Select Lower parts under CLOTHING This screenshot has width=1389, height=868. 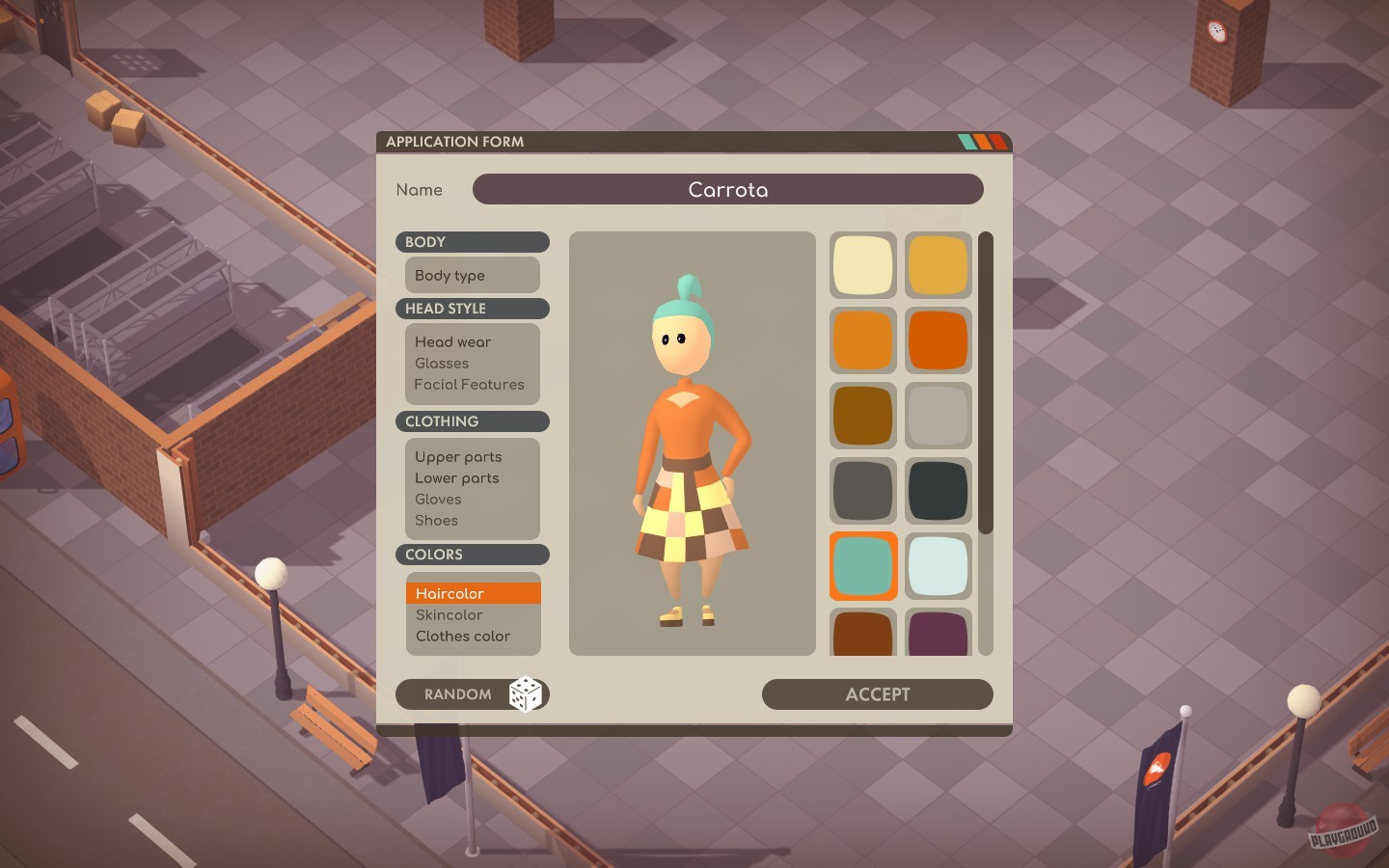pyautogui.click(x=456, y=477)
